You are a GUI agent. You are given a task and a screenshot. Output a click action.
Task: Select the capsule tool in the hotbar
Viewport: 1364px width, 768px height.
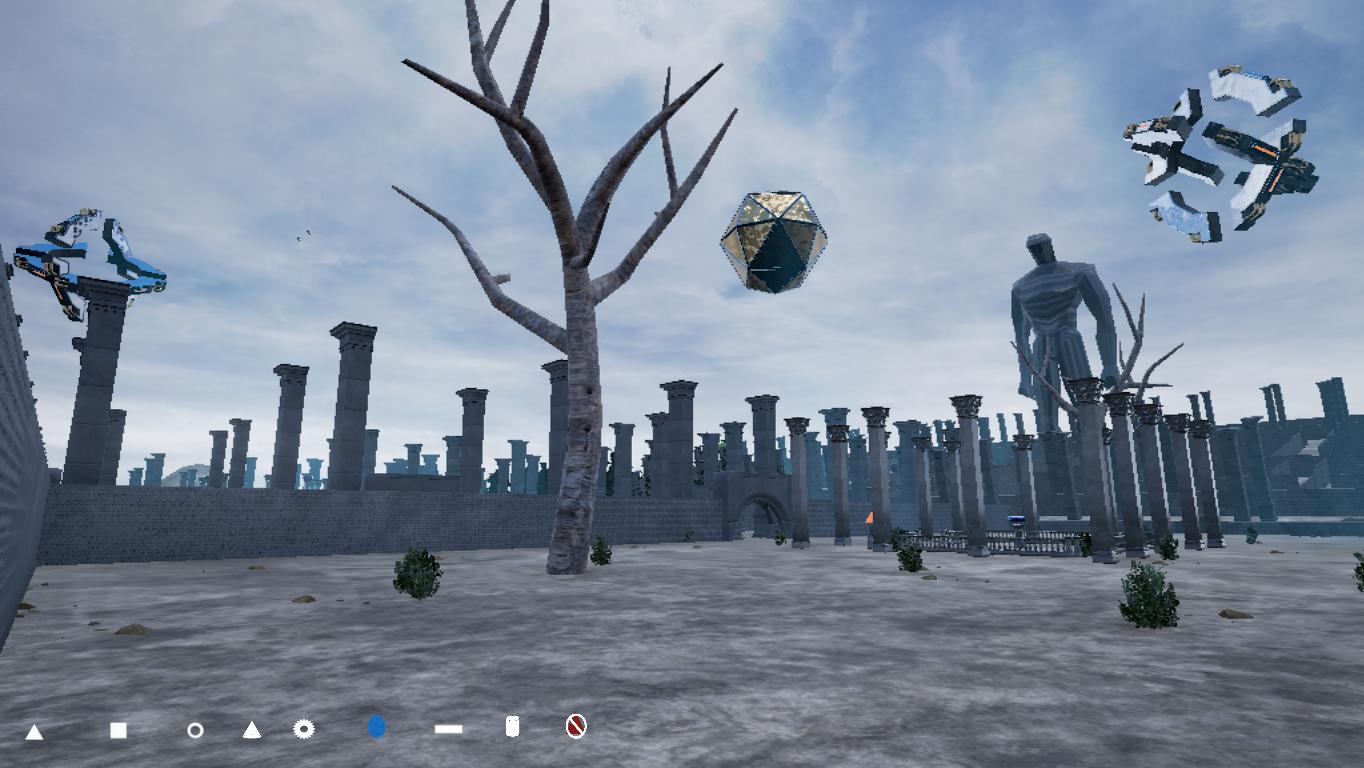[x=512, y=727]
